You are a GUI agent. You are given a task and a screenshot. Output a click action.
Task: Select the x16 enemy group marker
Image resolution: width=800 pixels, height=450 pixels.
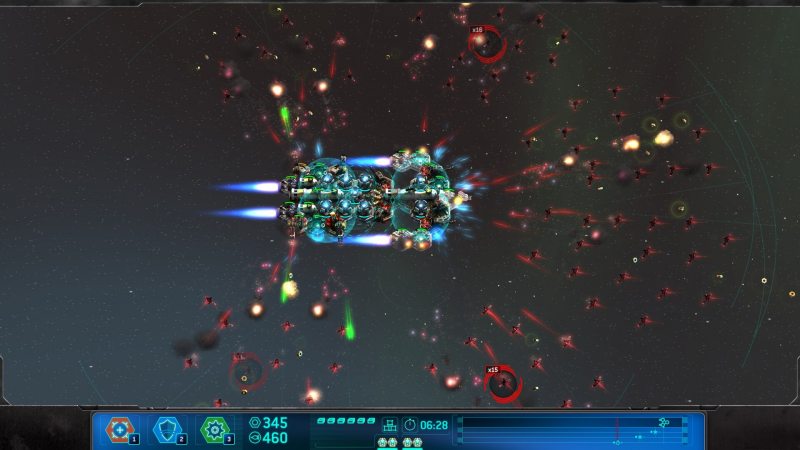point(489,43)
